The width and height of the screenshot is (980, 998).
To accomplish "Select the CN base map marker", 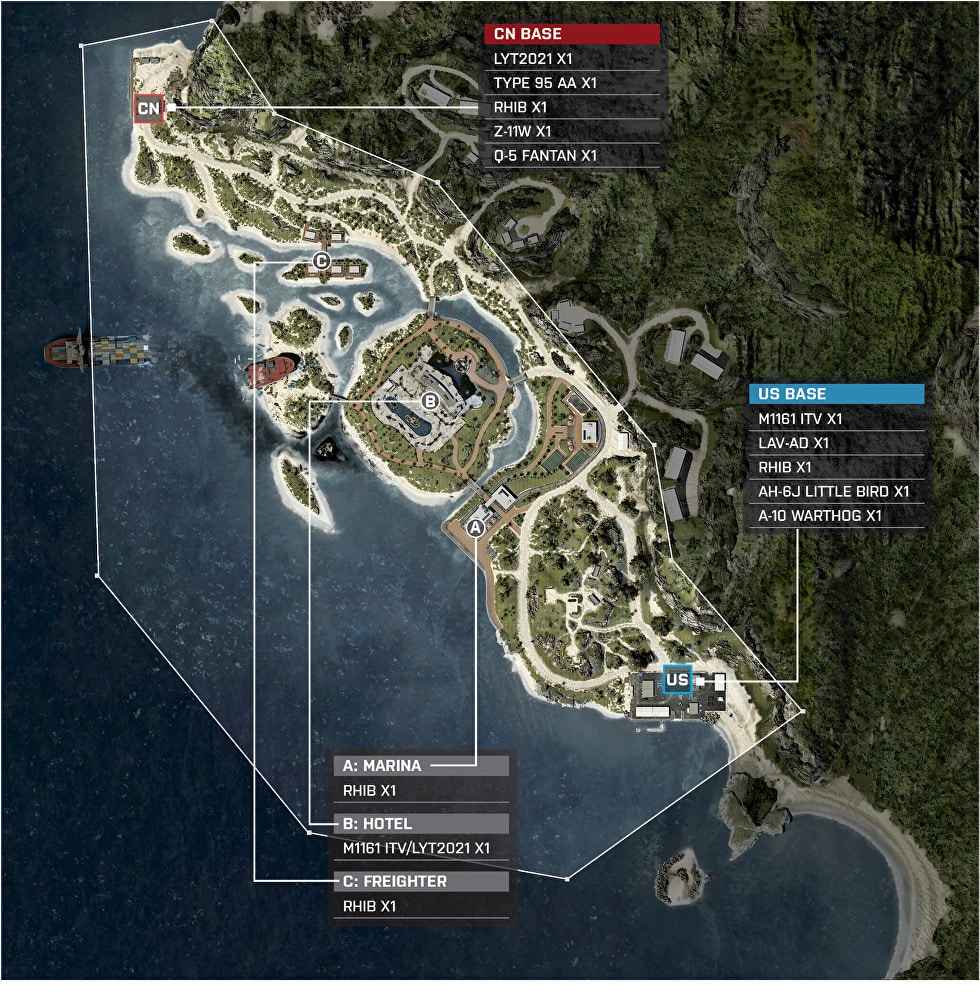I will coord(149,108).
